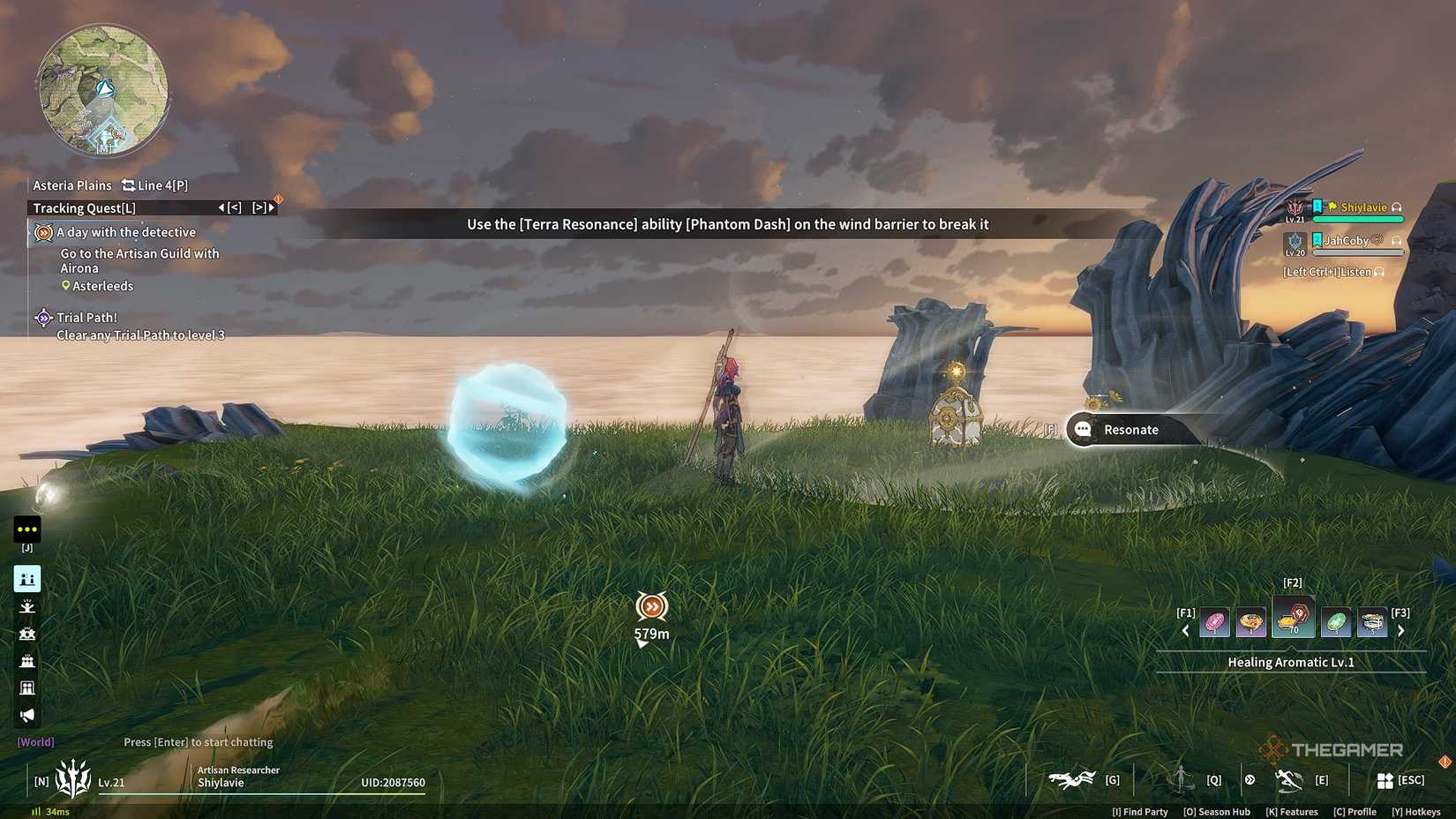1456x819 pixels.
Task: Open the class emblem next to Lv.21
Action: tap(73, 778)
